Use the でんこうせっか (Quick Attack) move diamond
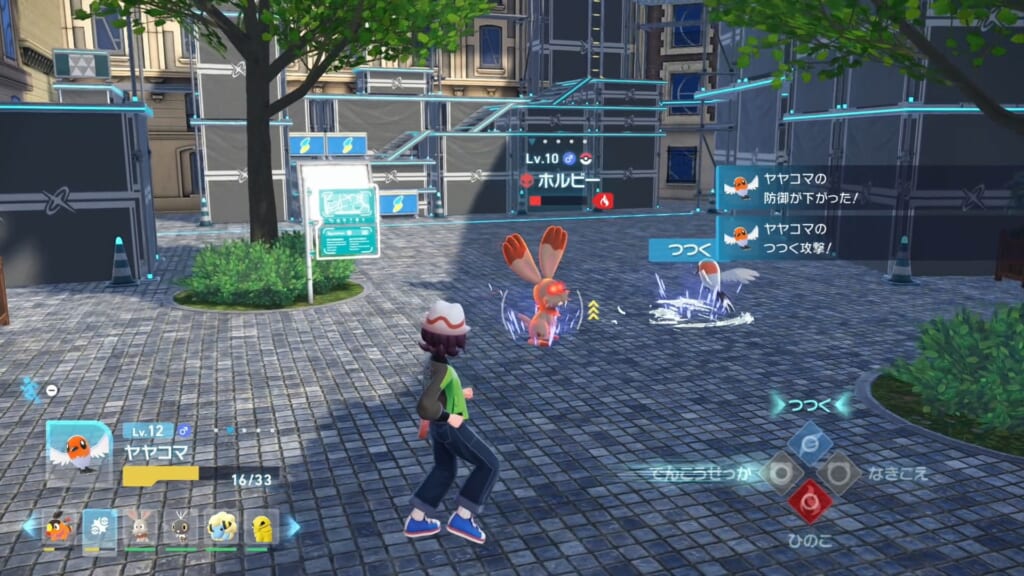 coord(782,472)
